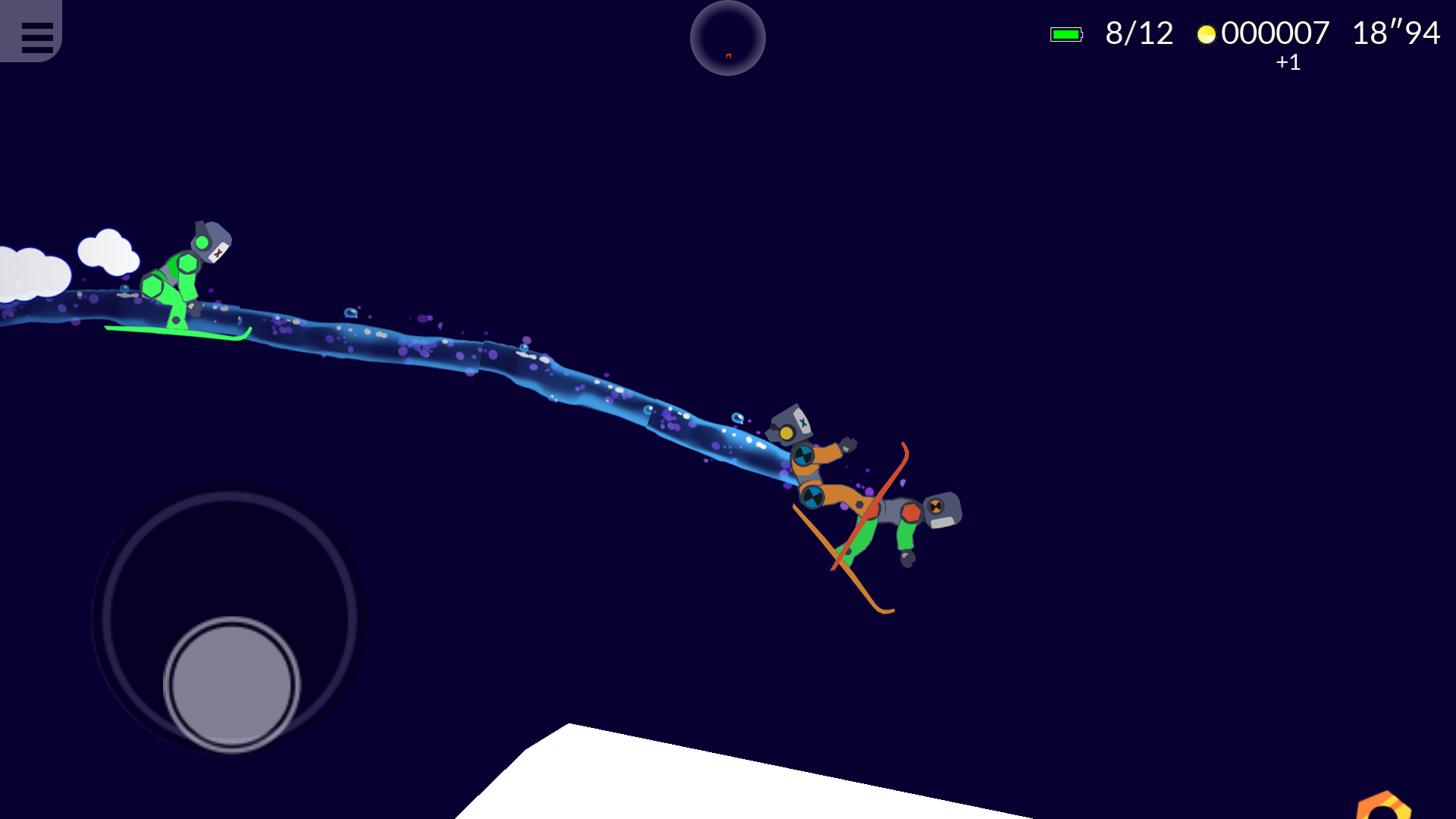
Task: Click the green battery charge icon
Action: 1065,33
